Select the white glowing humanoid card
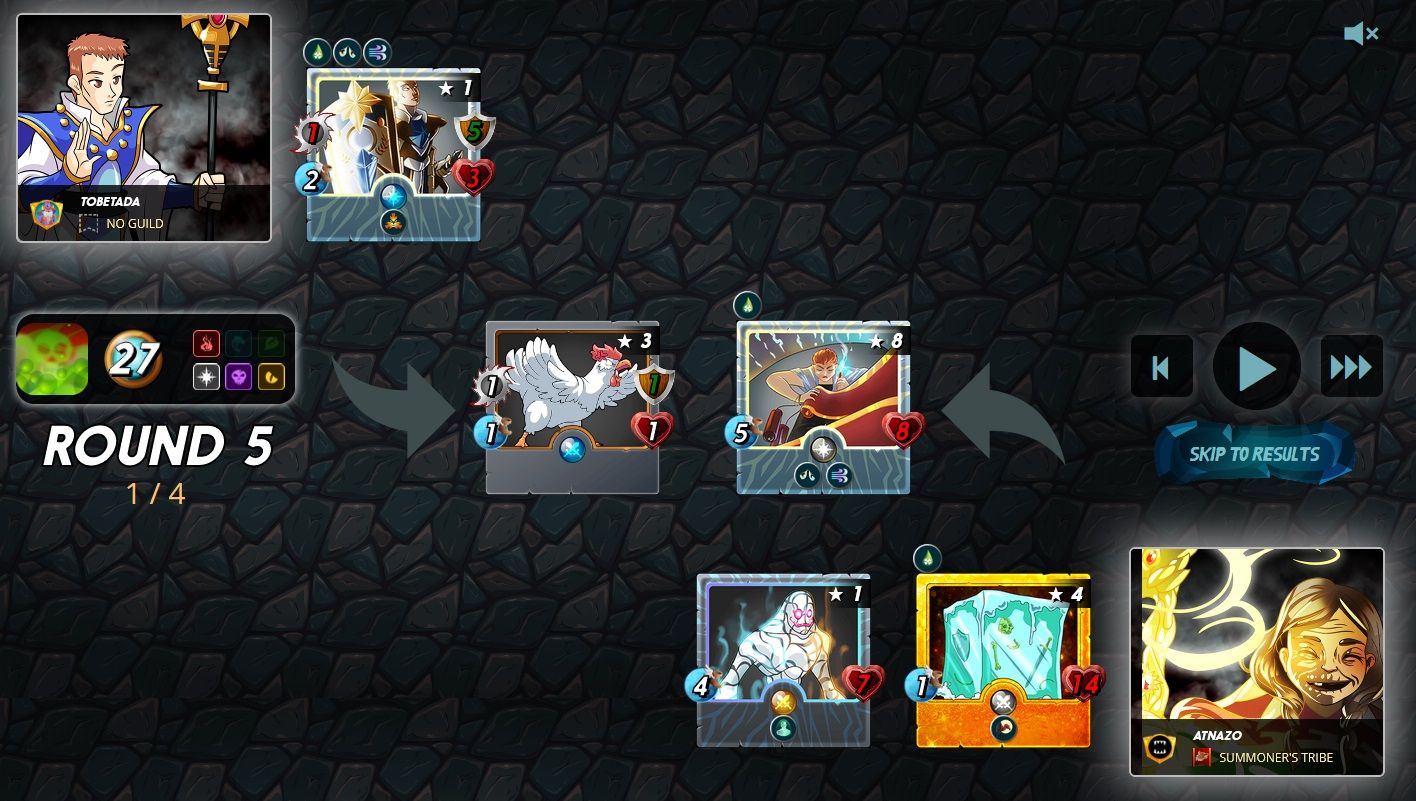Viewport: 1416px width, 801px height. point(783,660)
